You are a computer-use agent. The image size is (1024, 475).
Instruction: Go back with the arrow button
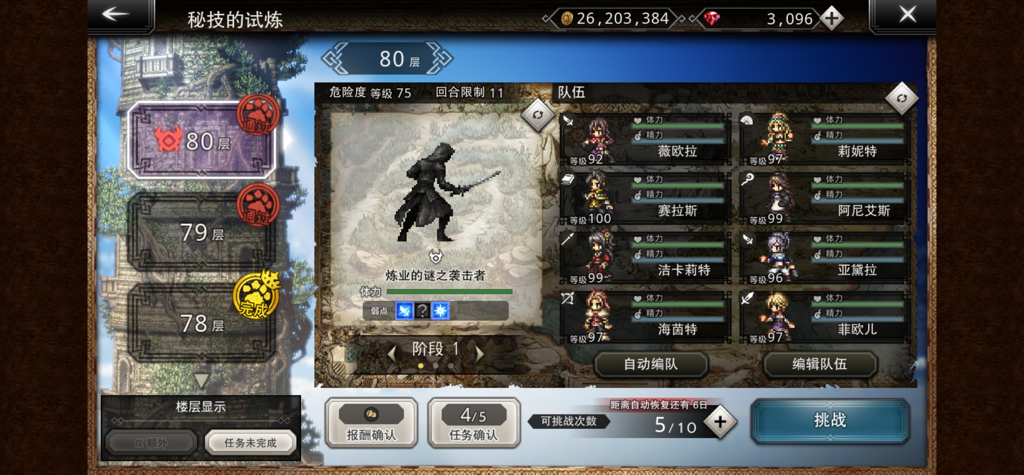click(x=119, y=15)
